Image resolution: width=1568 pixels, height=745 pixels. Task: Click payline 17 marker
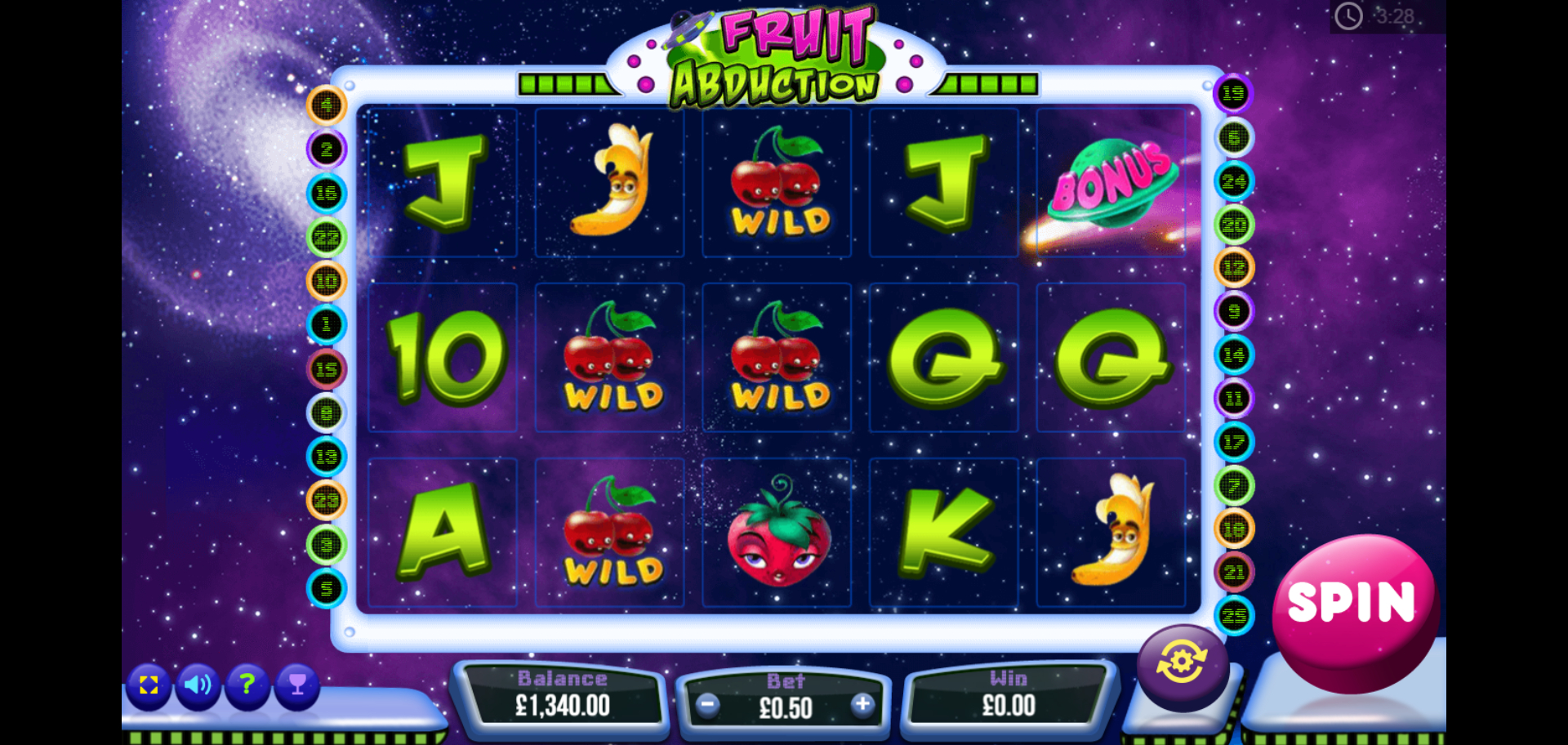coord(1233,443)
